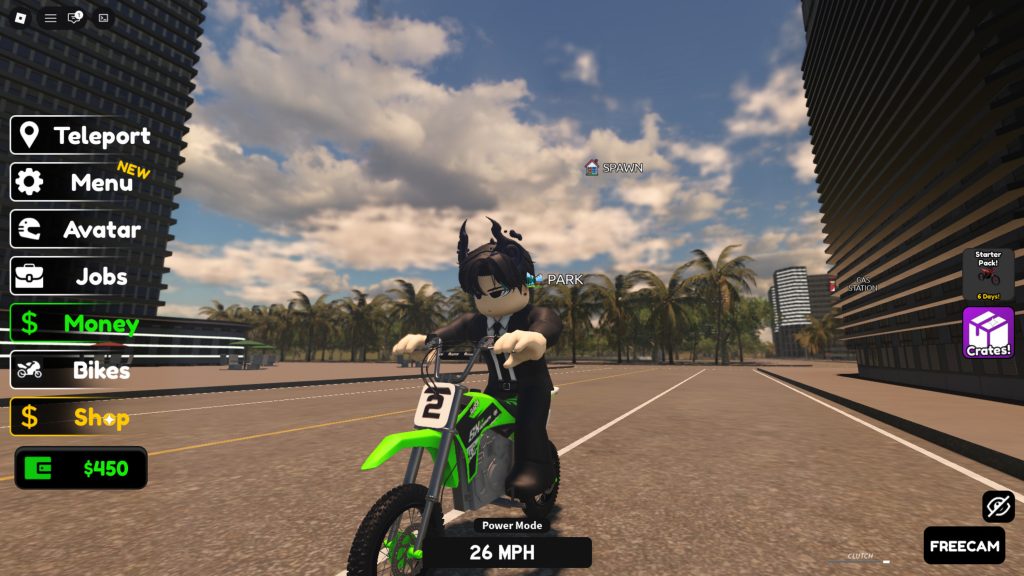
Task: Activate the FREECAM button
Action: coord(964,546)
